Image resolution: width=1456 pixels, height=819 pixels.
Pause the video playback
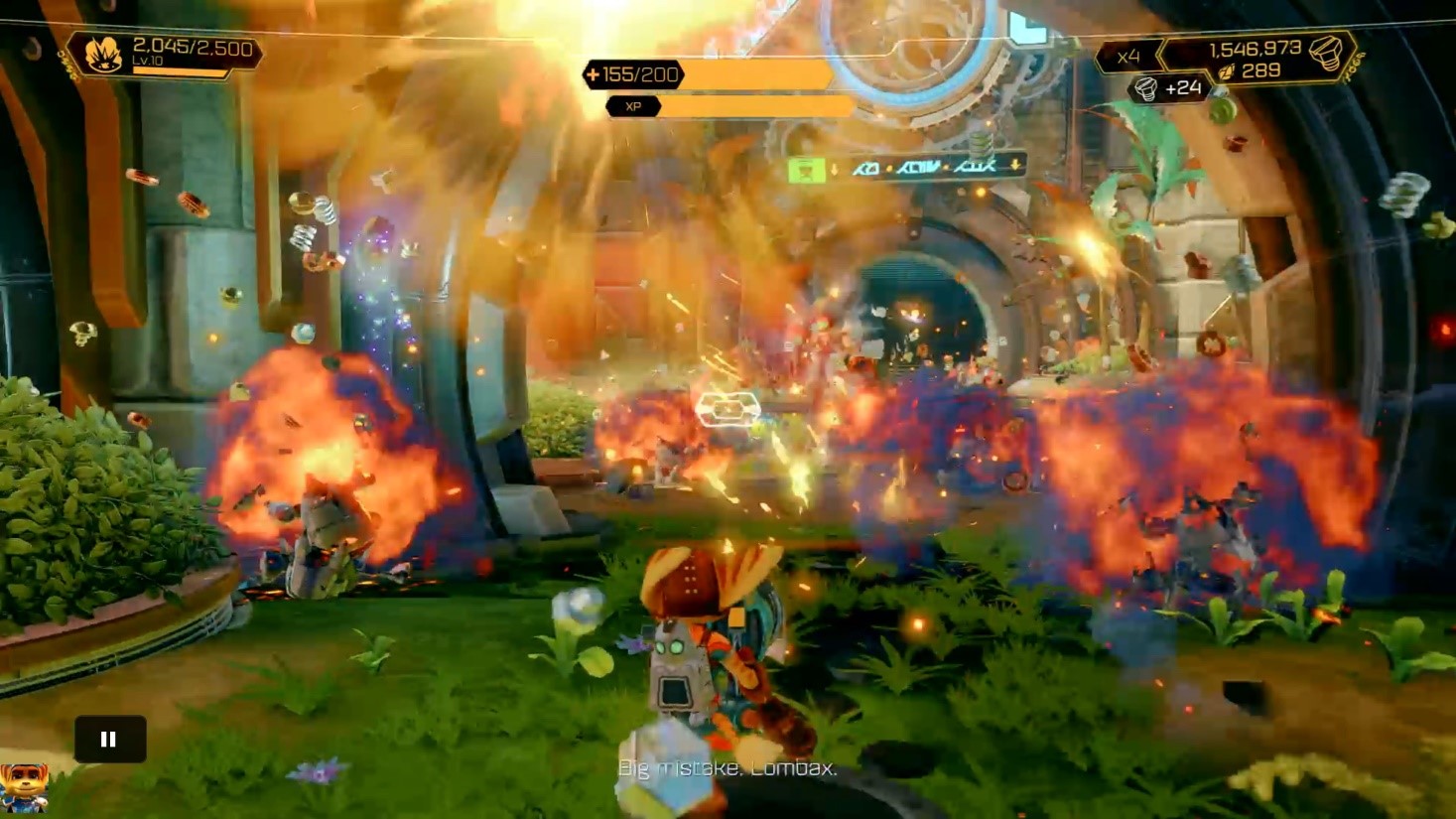point(109,740)
